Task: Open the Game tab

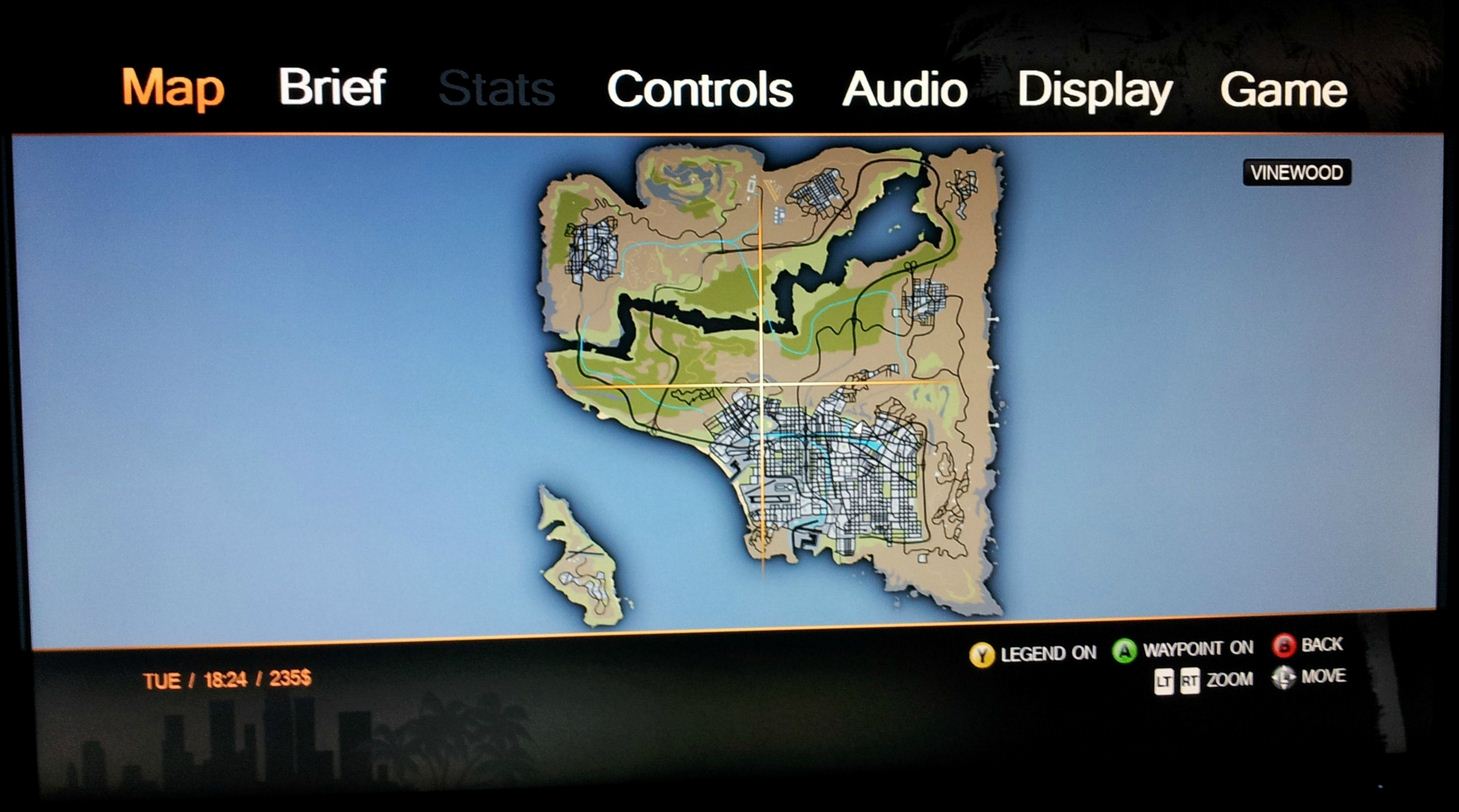Action: coord(1285,89)
